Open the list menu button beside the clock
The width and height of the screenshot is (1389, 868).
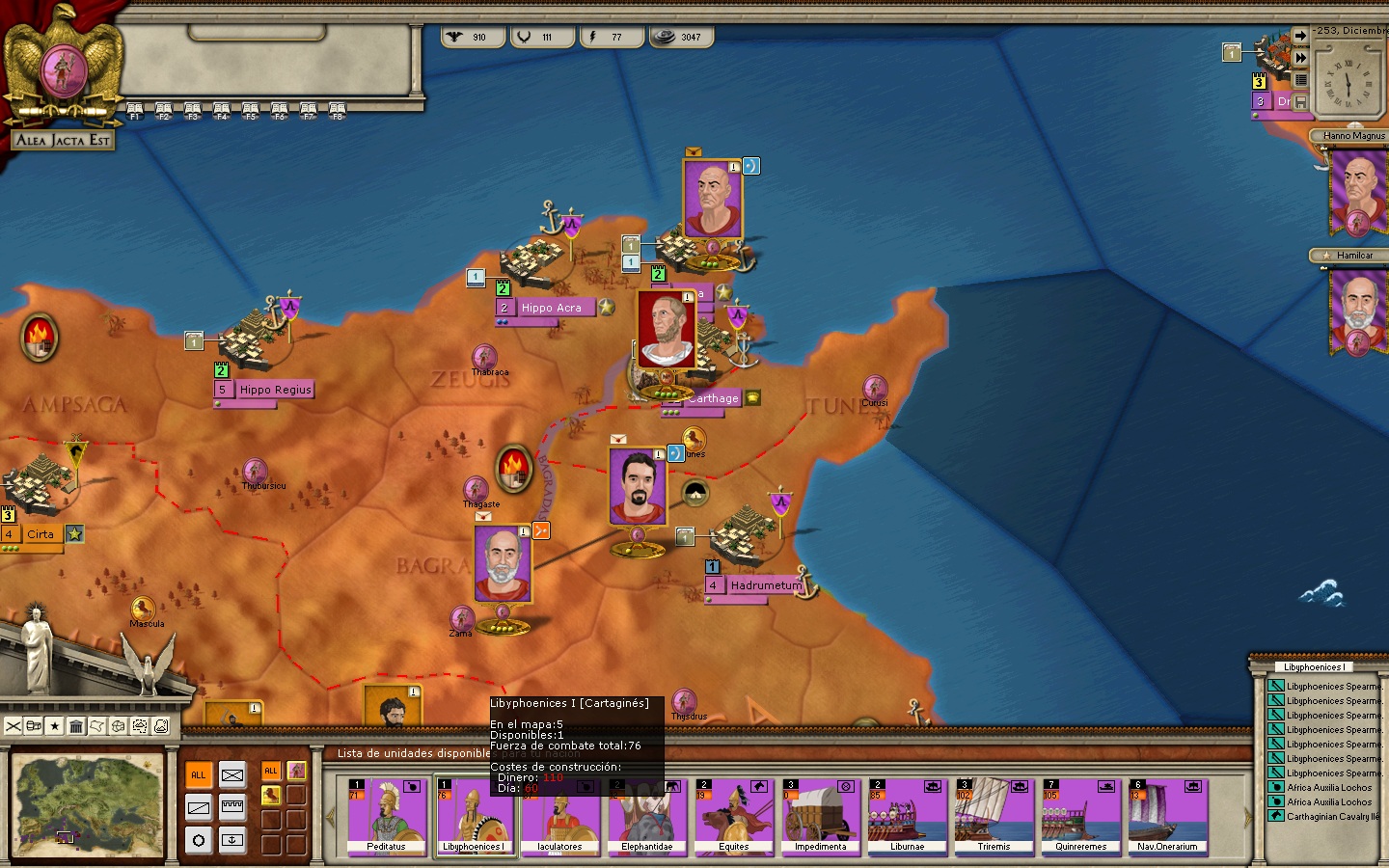point(1300,80)
